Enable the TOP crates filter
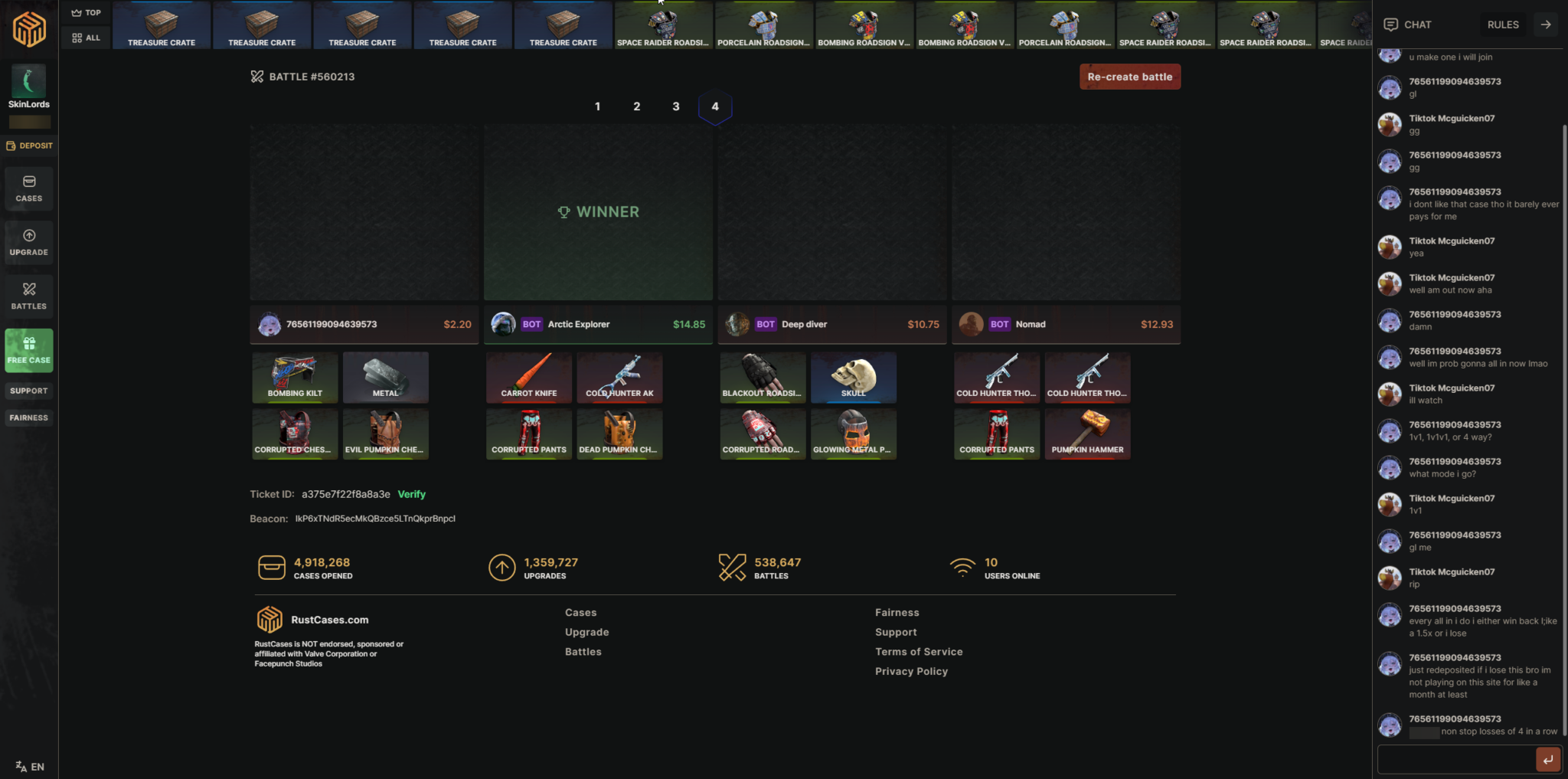The image size is (1568, 779). coord(85,12)
